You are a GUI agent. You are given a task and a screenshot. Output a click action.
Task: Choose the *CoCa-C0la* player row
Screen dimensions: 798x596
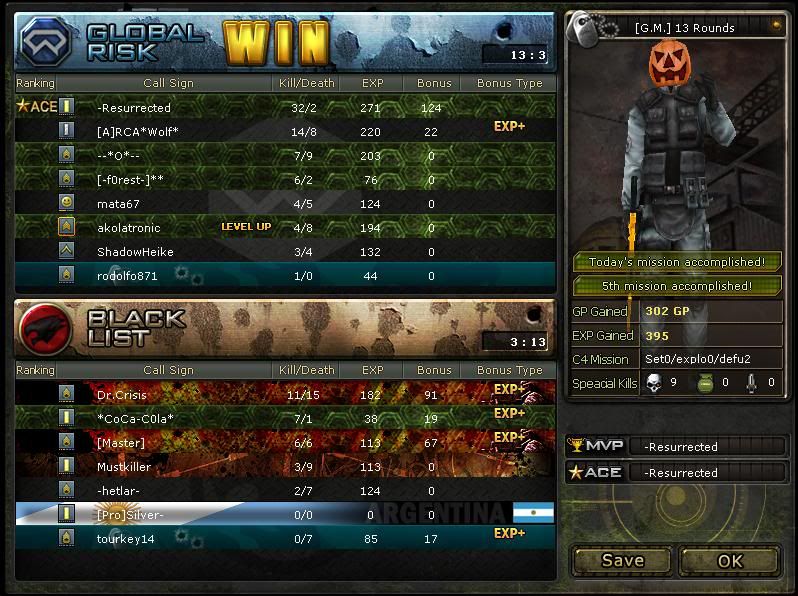click(x=285, y=418)
